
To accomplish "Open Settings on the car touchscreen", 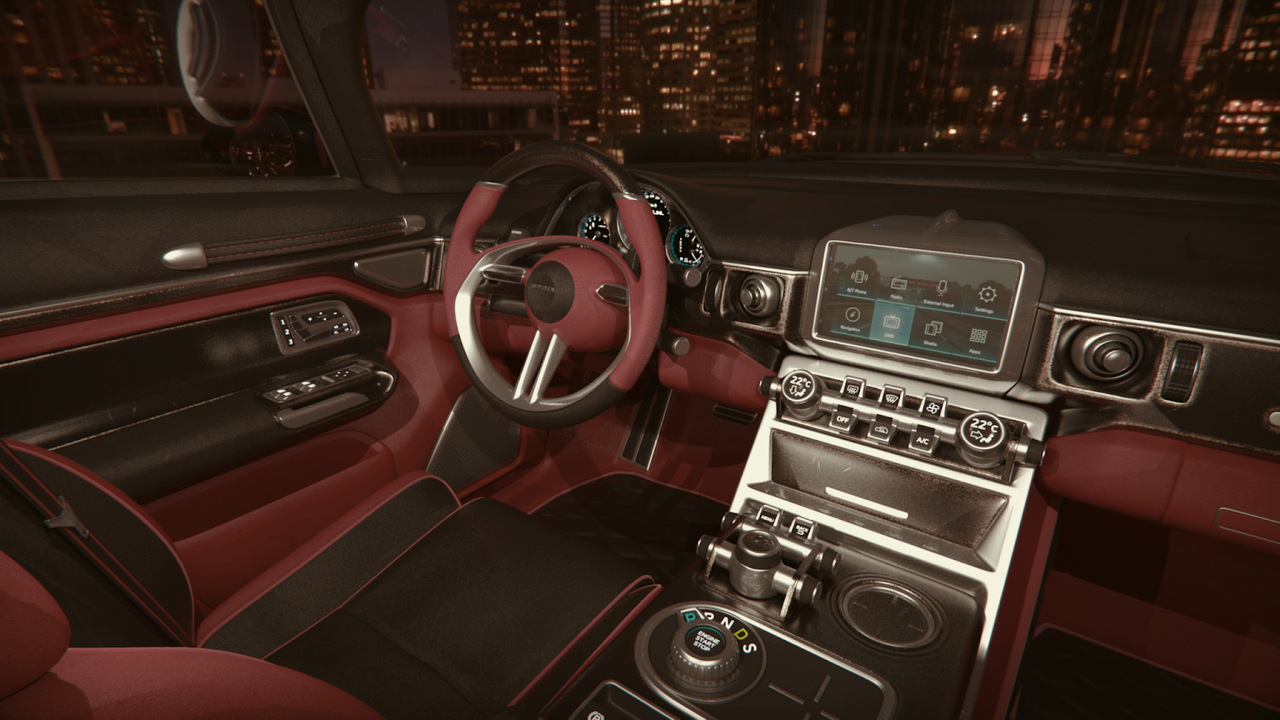I will click(986, 298).
